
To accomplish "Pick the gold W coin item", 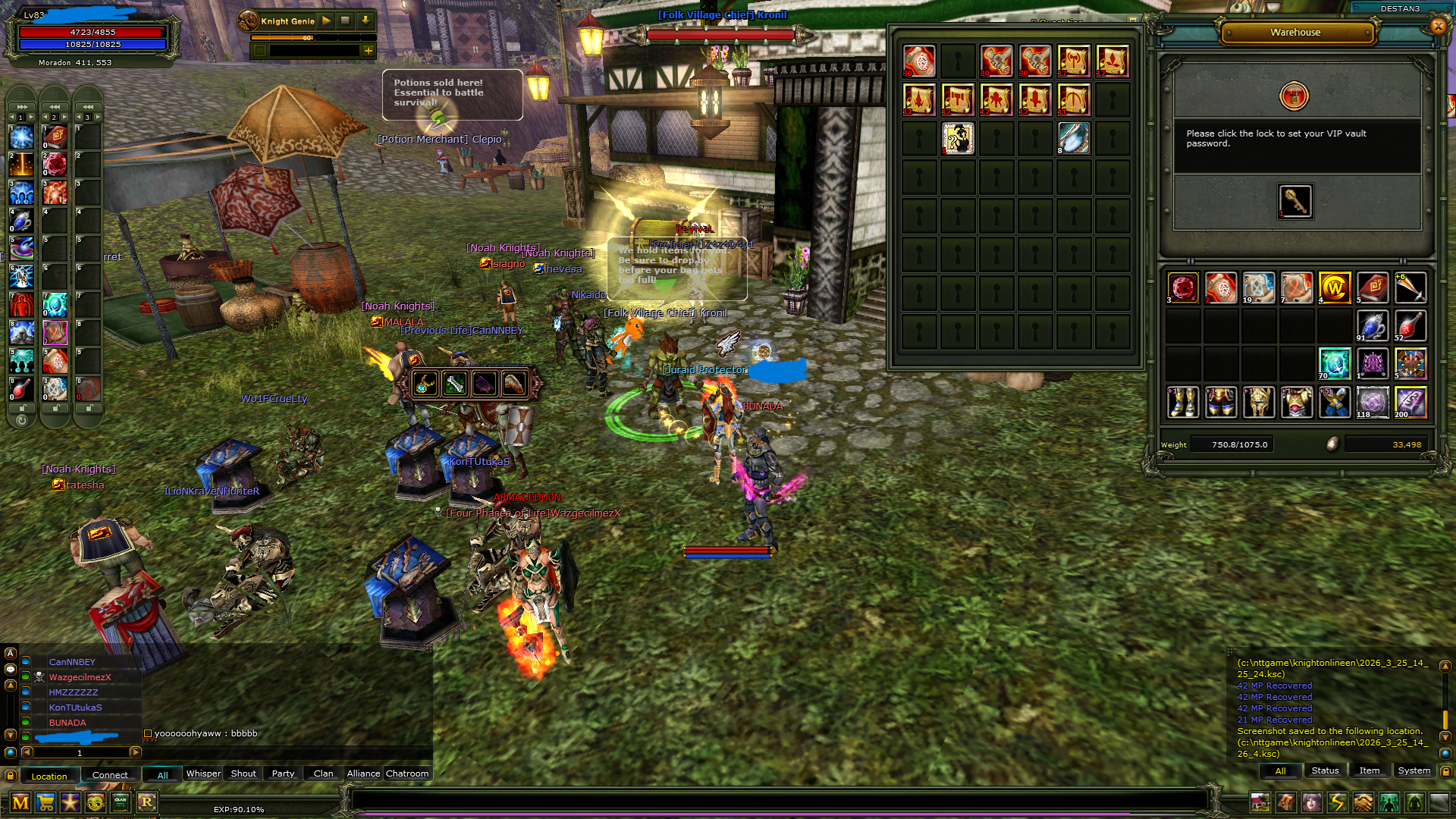I will point(1334,287).
